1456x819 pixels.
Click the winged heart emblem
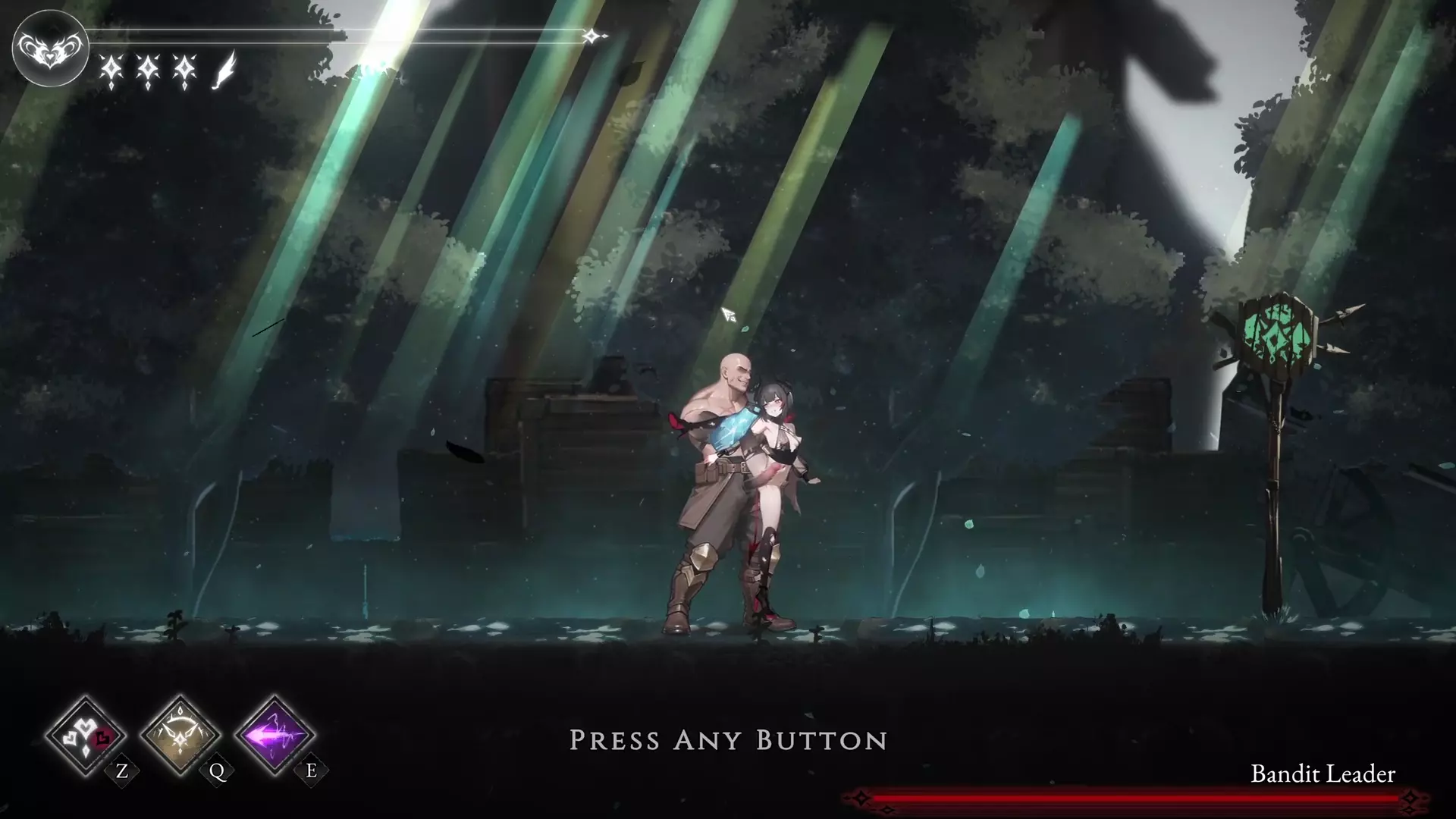point(50,49)
